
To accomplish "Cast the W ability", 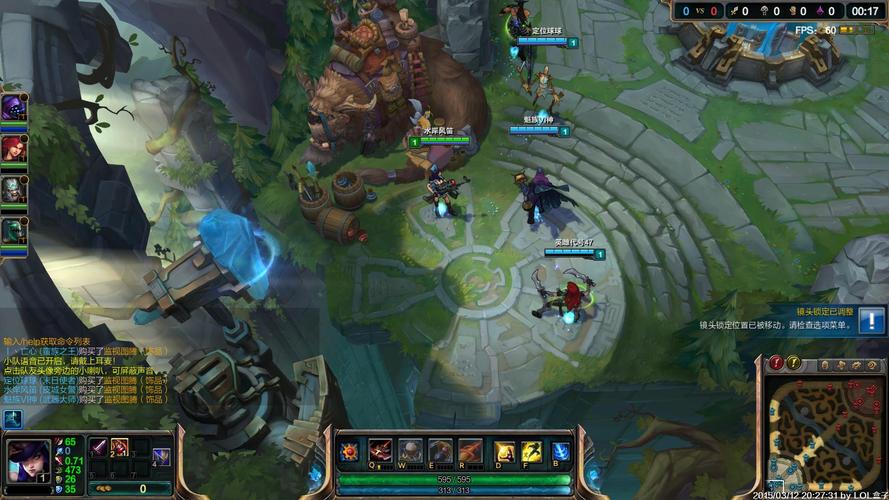I will 410,451.
